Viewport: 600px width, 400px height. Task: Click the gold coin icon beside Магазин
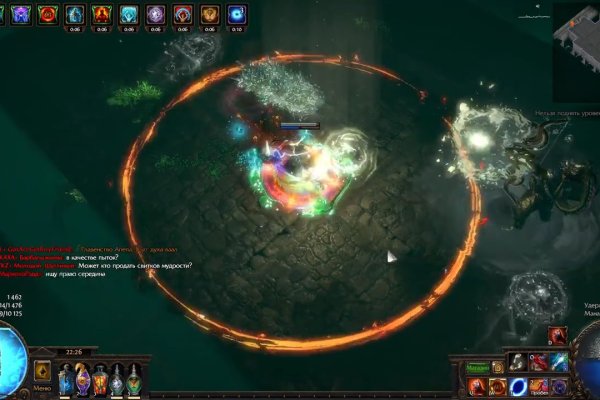[498, 367]
